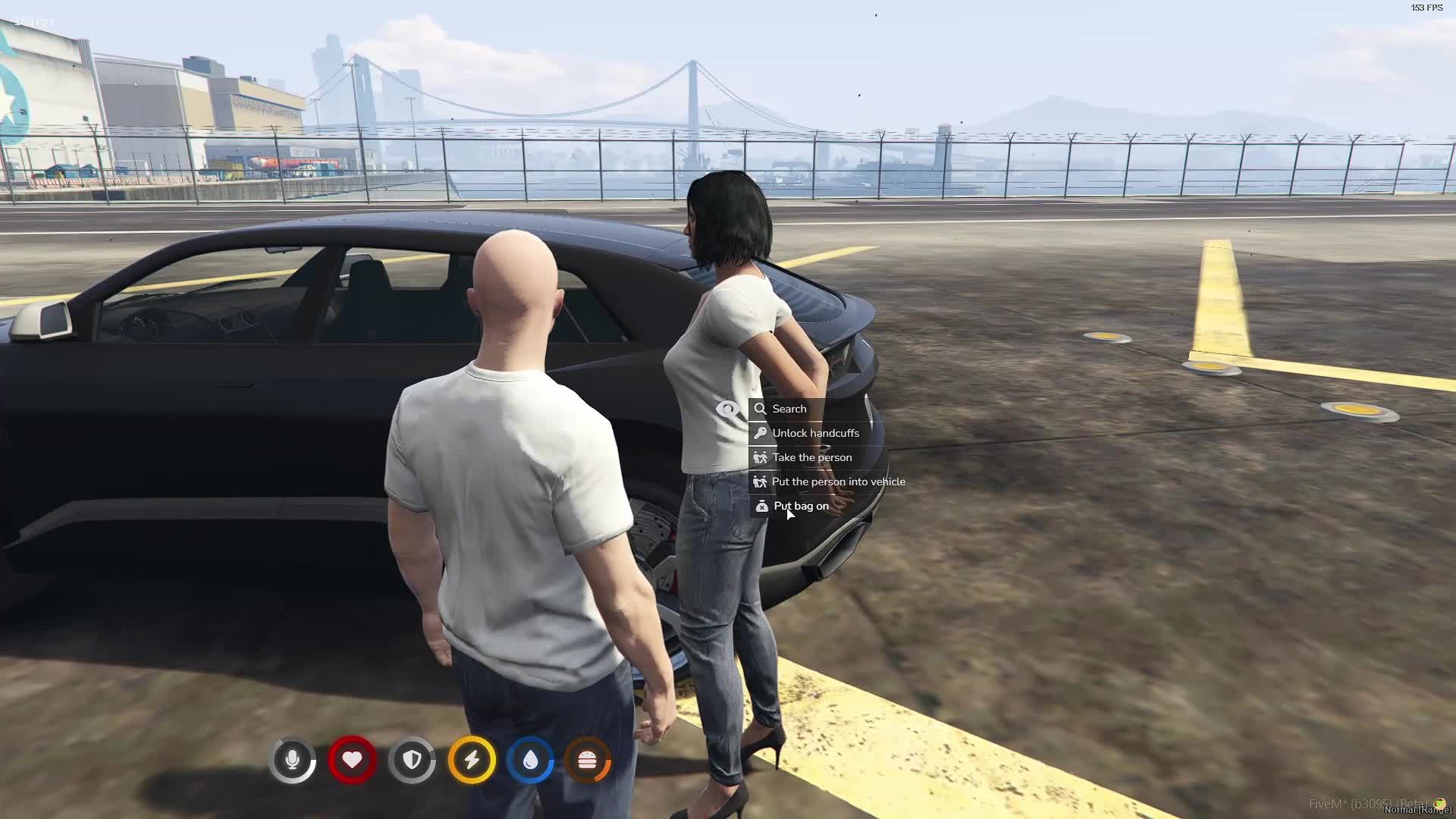The height and width of the screenshot is (819, 1456).
Task: Click the microphone voice icon
Action: [293, 759]
